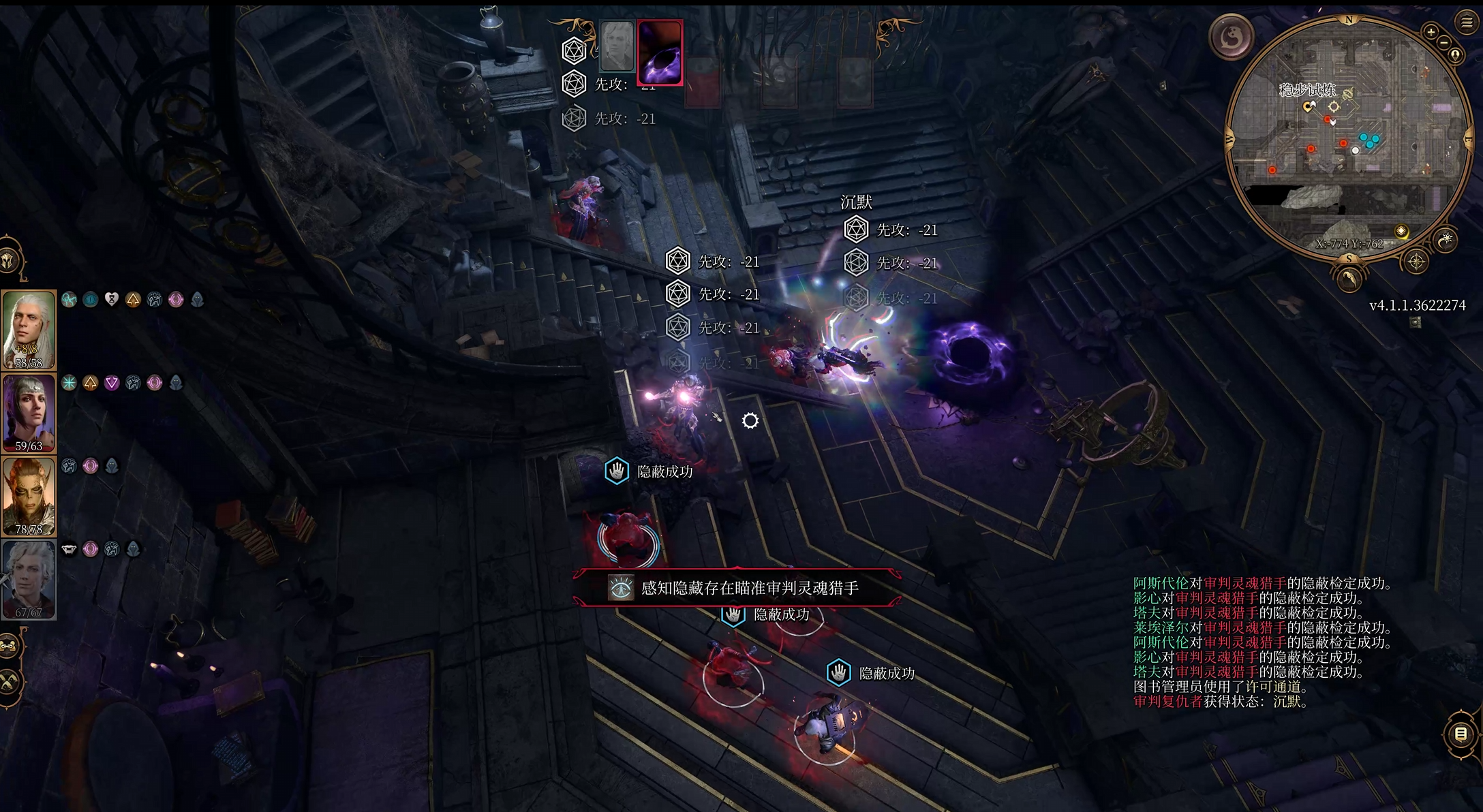Click the yellow quest marker on minimap
The image size is (1483, 812).
click(x=1401, y=232)
